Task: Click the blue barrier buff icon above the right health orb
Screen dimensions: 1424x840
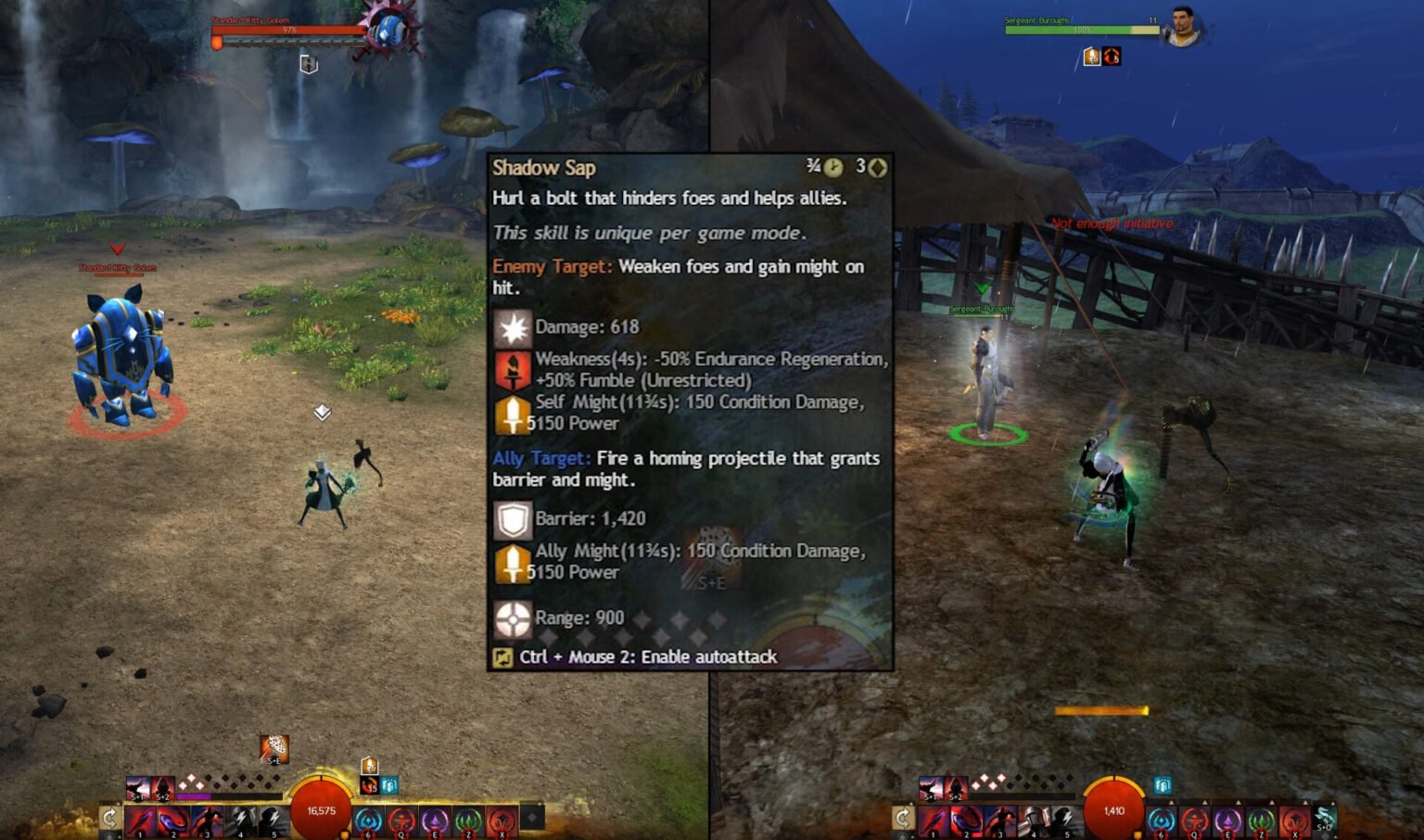Action: pos(1162,785)
